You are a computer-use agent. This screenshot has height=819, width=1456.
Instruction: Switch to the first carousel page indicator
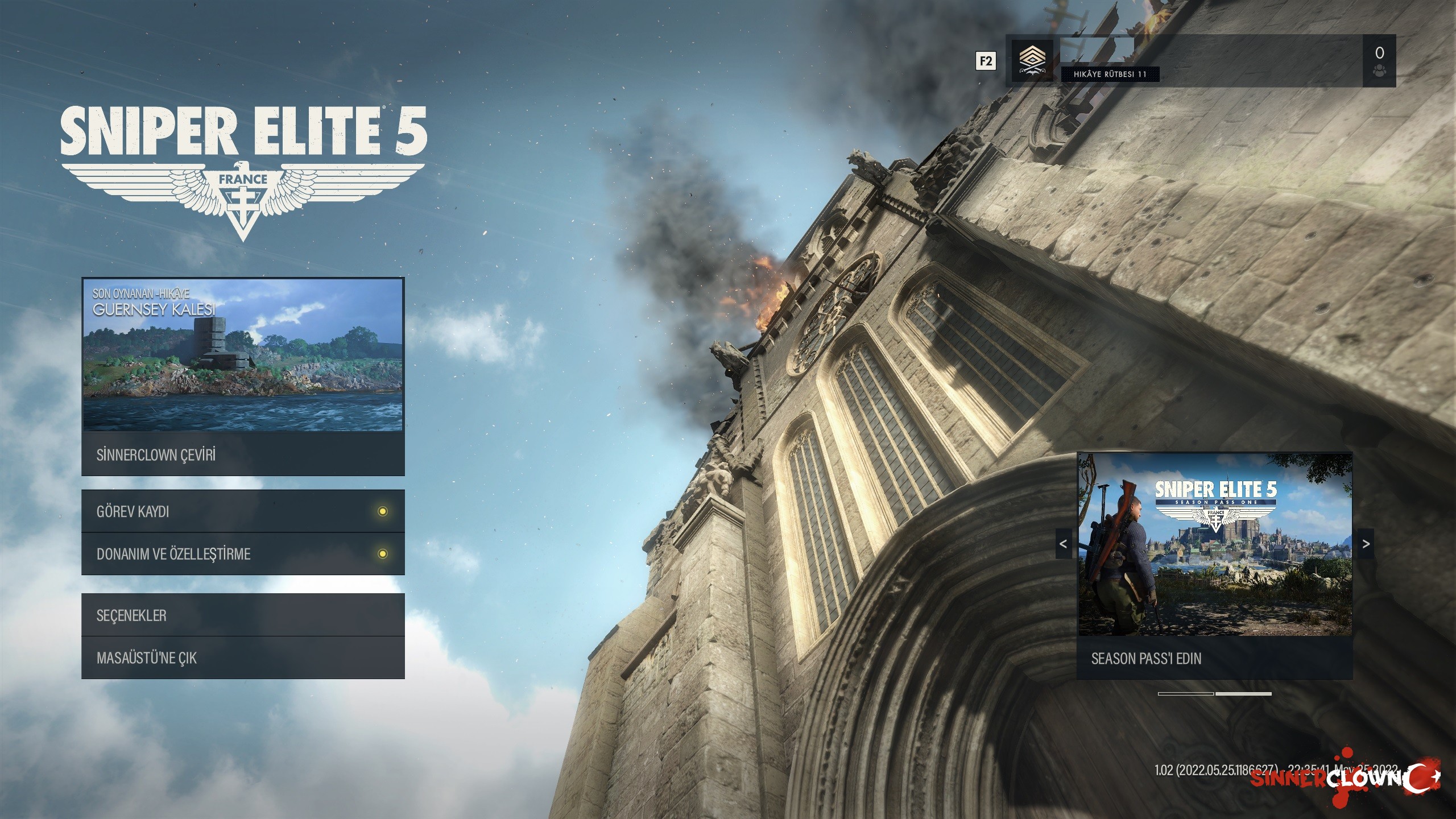(x=1186, y=694)
